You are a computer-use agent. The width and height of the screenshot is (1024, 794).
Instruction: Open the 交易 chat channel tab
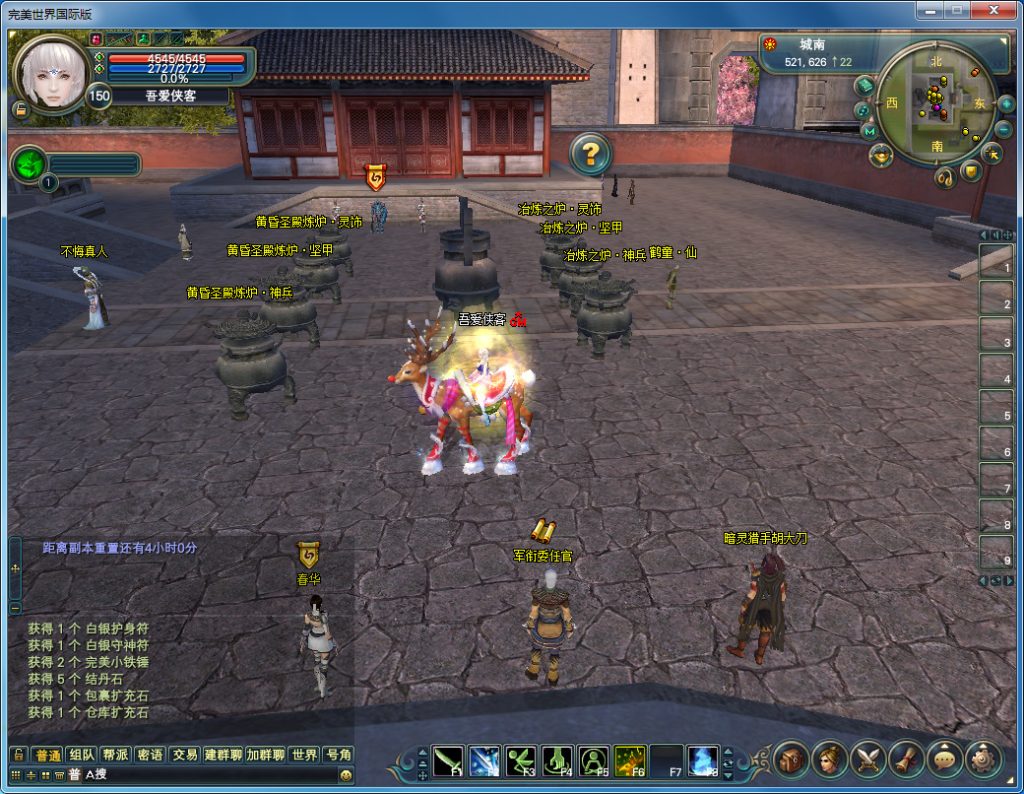184,755
